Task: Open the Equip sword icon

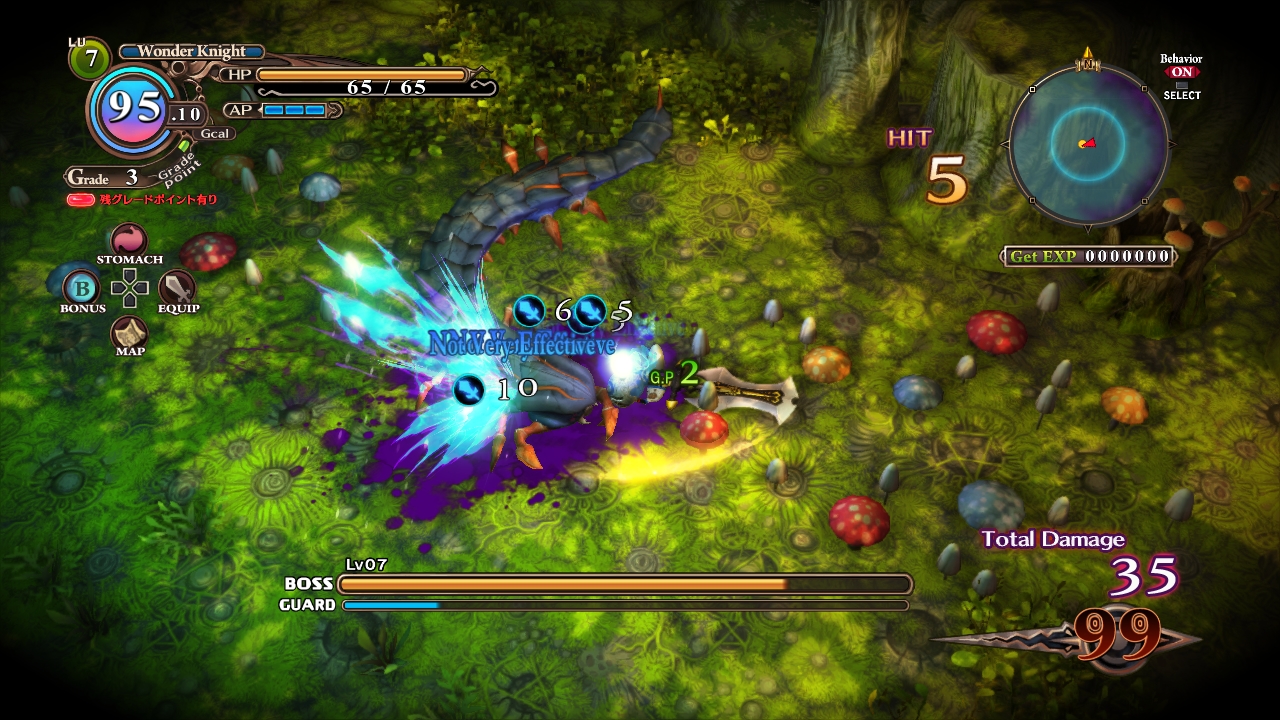Action: pos(177,288)
